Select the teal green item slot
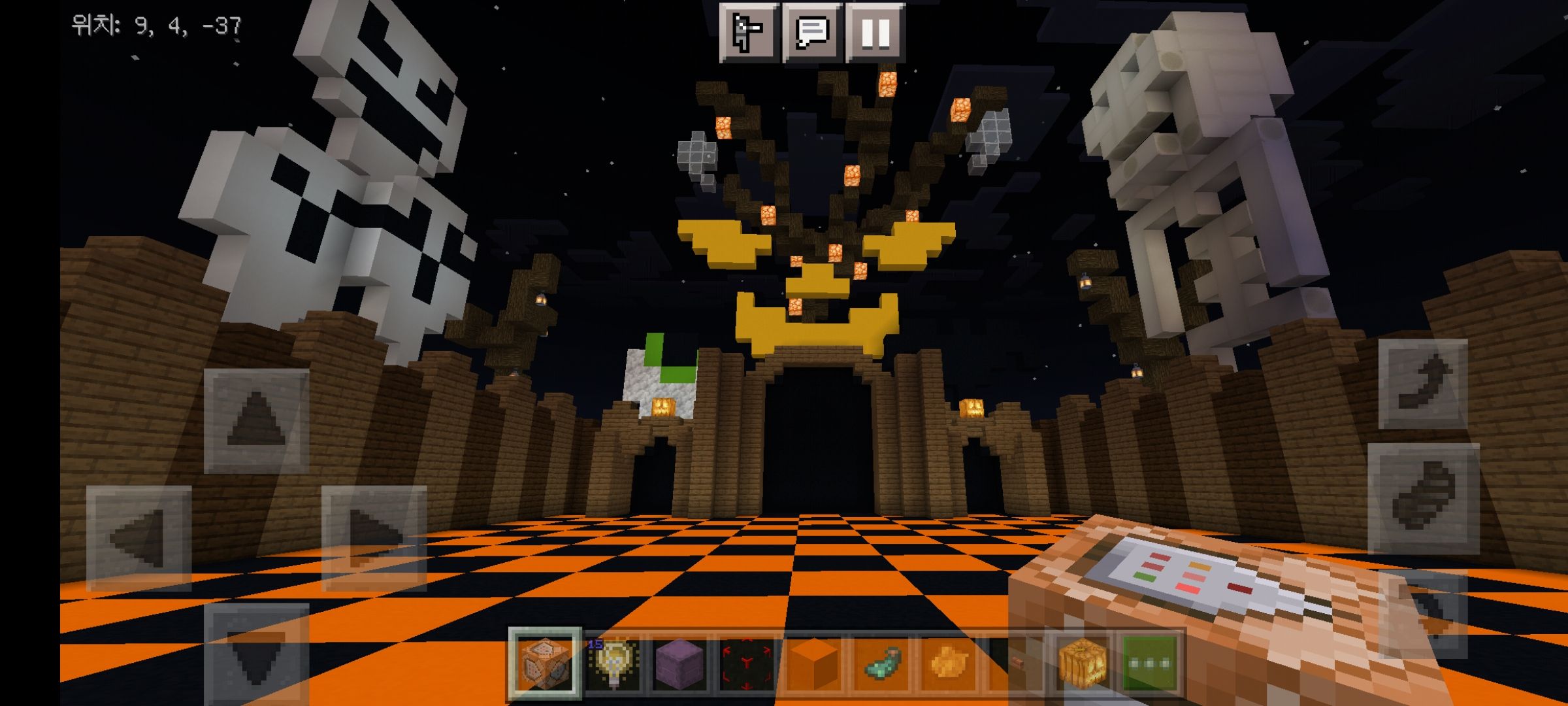This screenshot has width=1568, height=706. coord(881,664)
